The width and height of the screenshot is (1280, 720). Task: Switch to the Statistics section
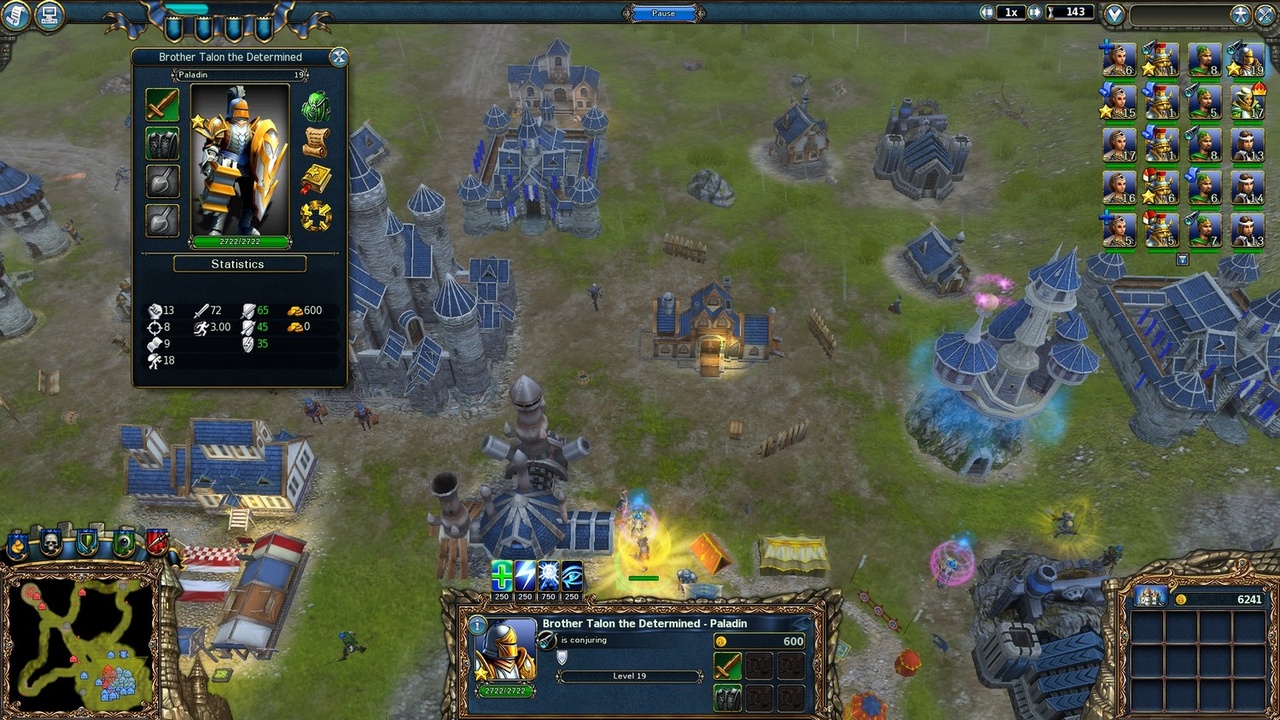239,263
